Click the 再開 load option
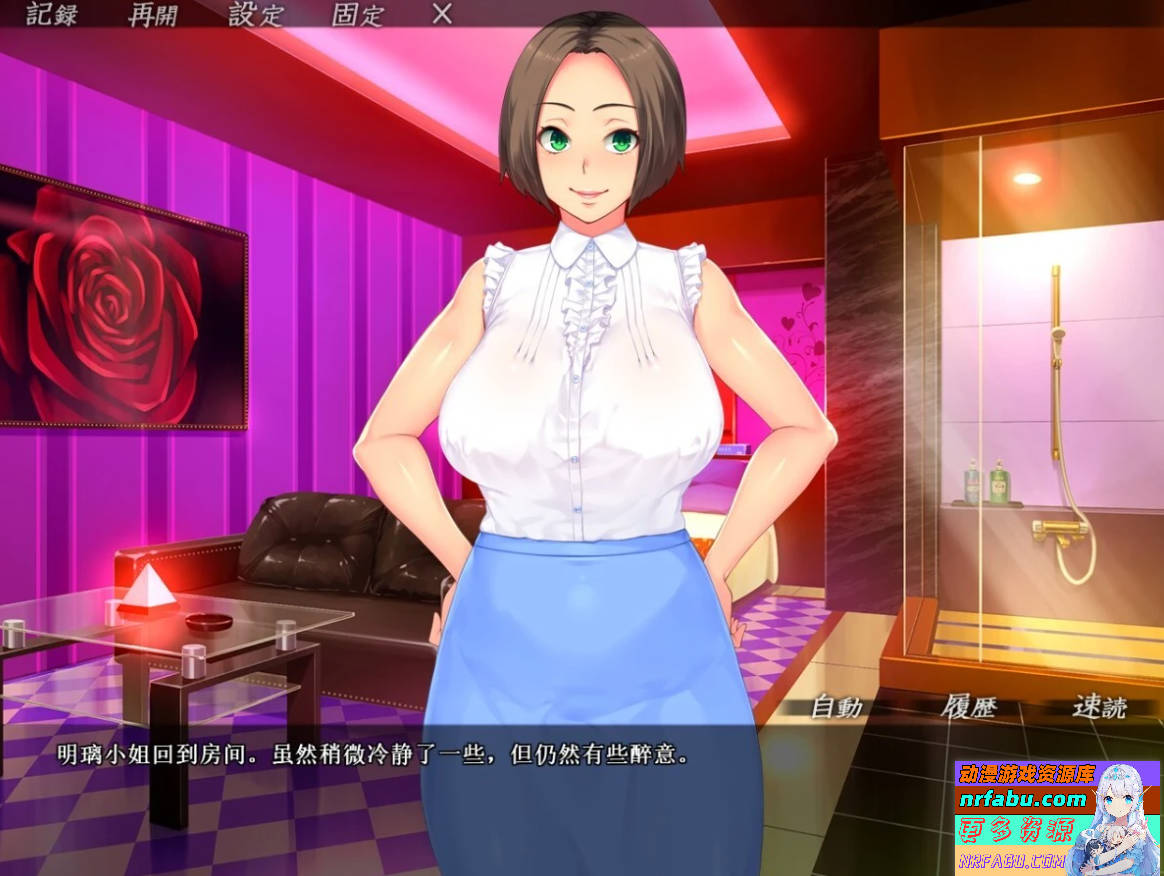Image resolution: width=1164 pixels, height=876 pixels. click(x=154, y=15)
